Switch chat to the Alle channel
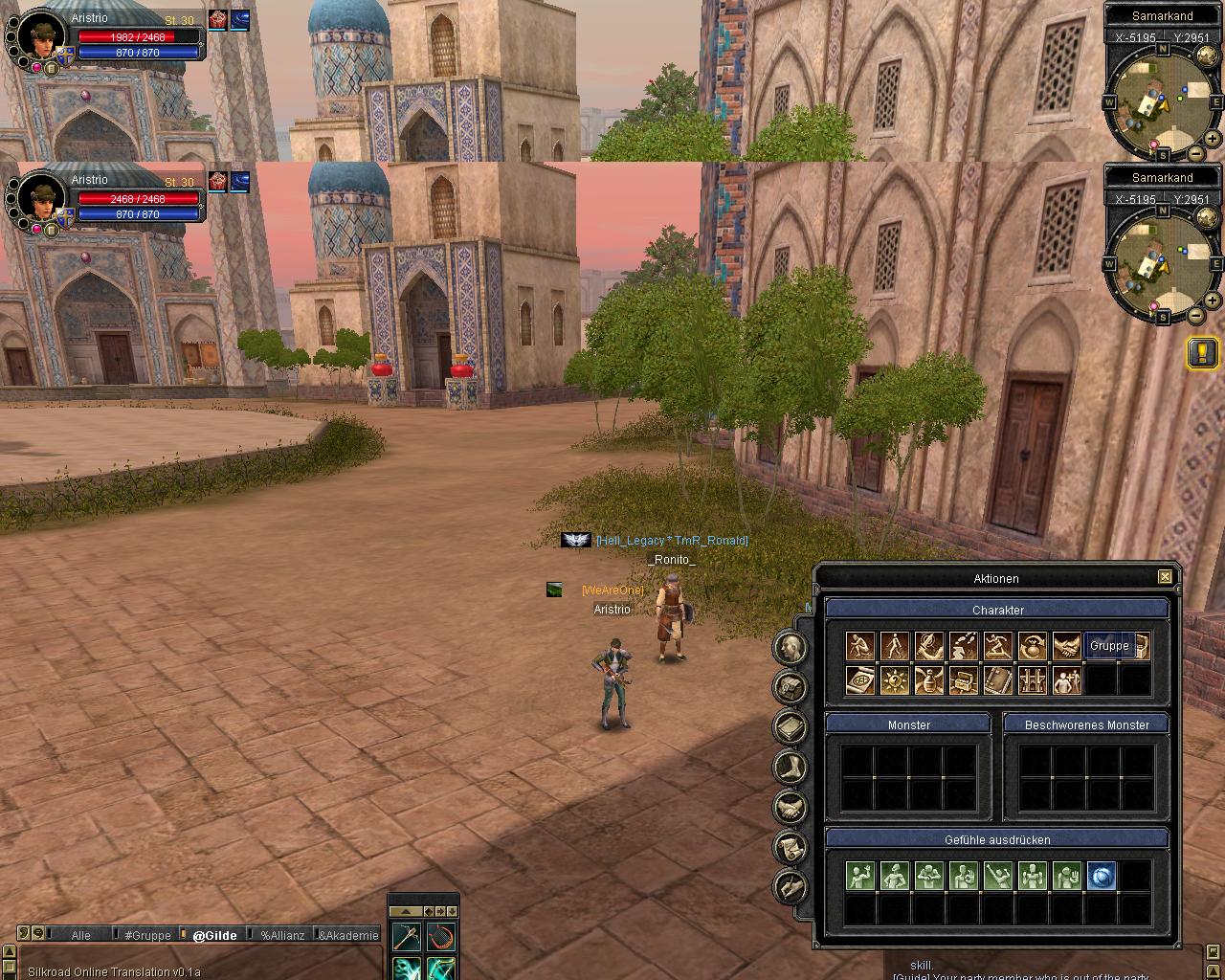This screenshot has height=980, width=1225. 81,935
